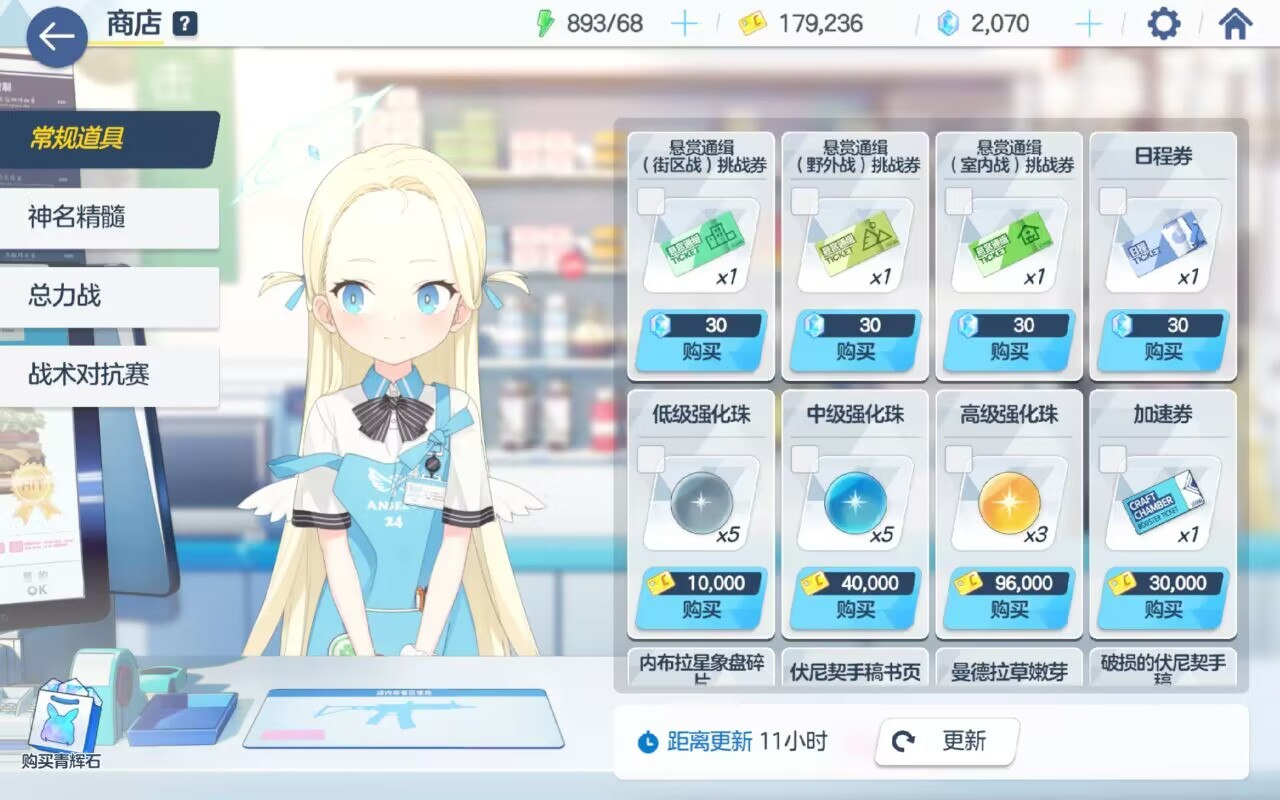Viewport: 1280px width, 800px height.
Task: Tick the 加速券 item checkbox
Action: click(x=1113, y=460)
